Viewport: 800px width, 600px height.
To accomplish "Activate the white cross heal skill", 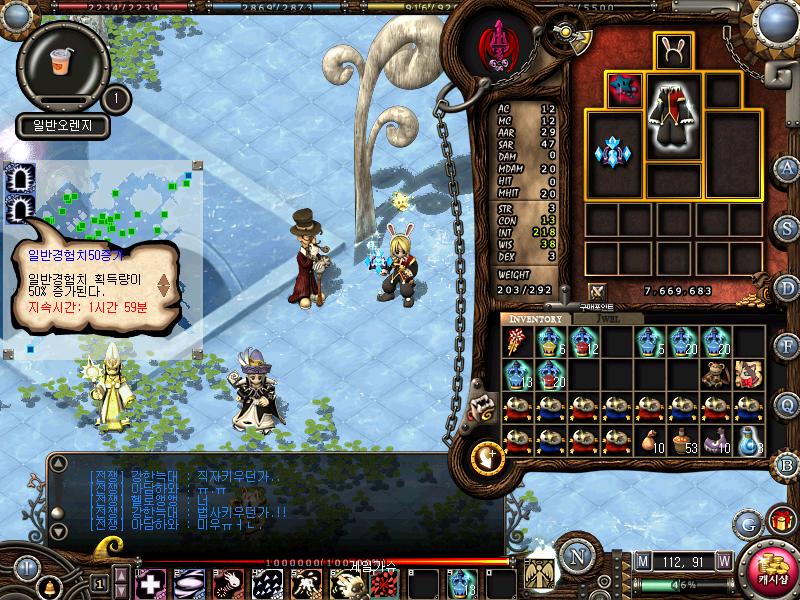I will (150, 582).
